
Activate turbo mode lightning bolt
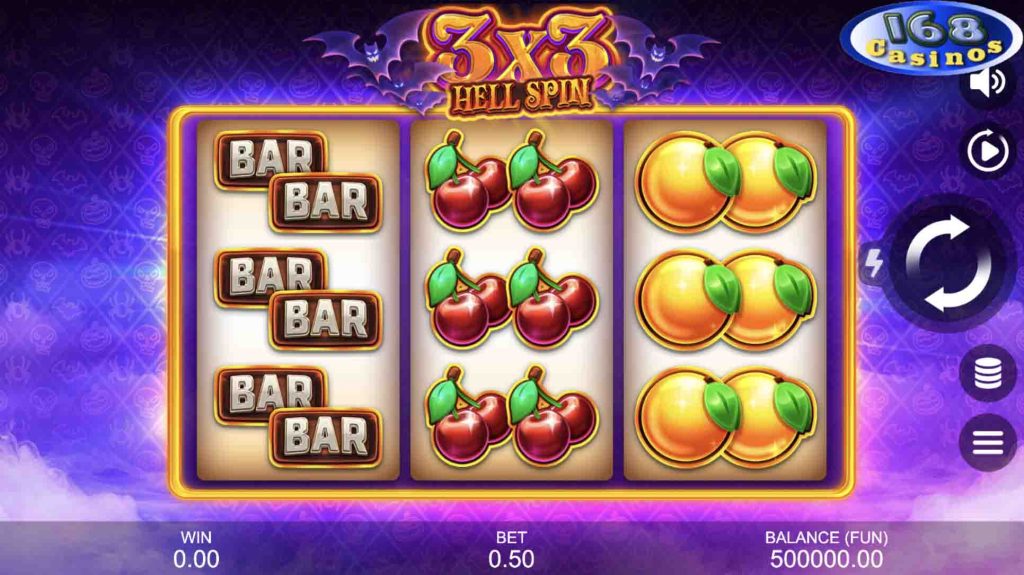pos(872,264)
